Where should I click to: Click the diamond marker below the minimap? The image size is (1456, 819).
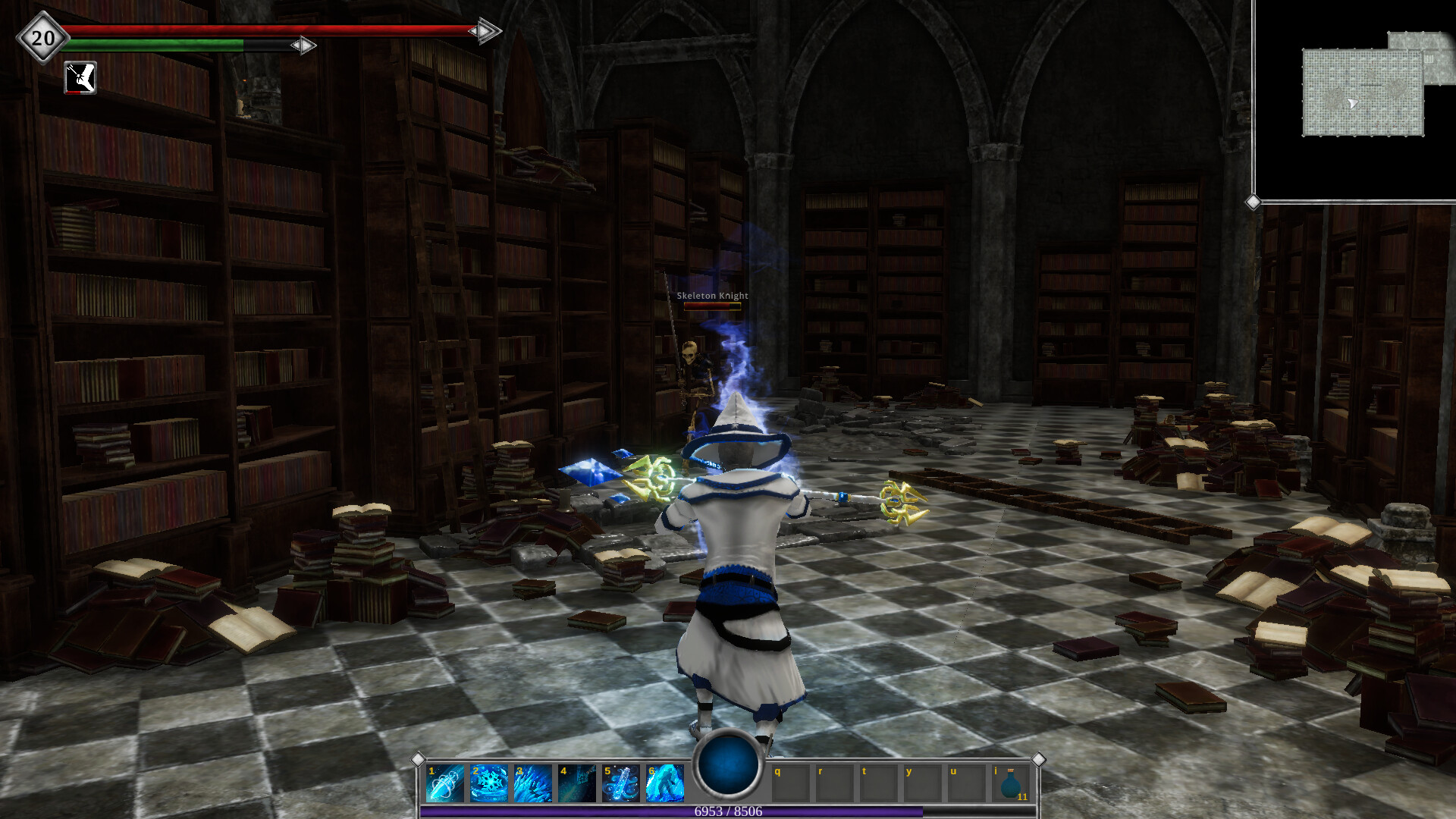1255,200
